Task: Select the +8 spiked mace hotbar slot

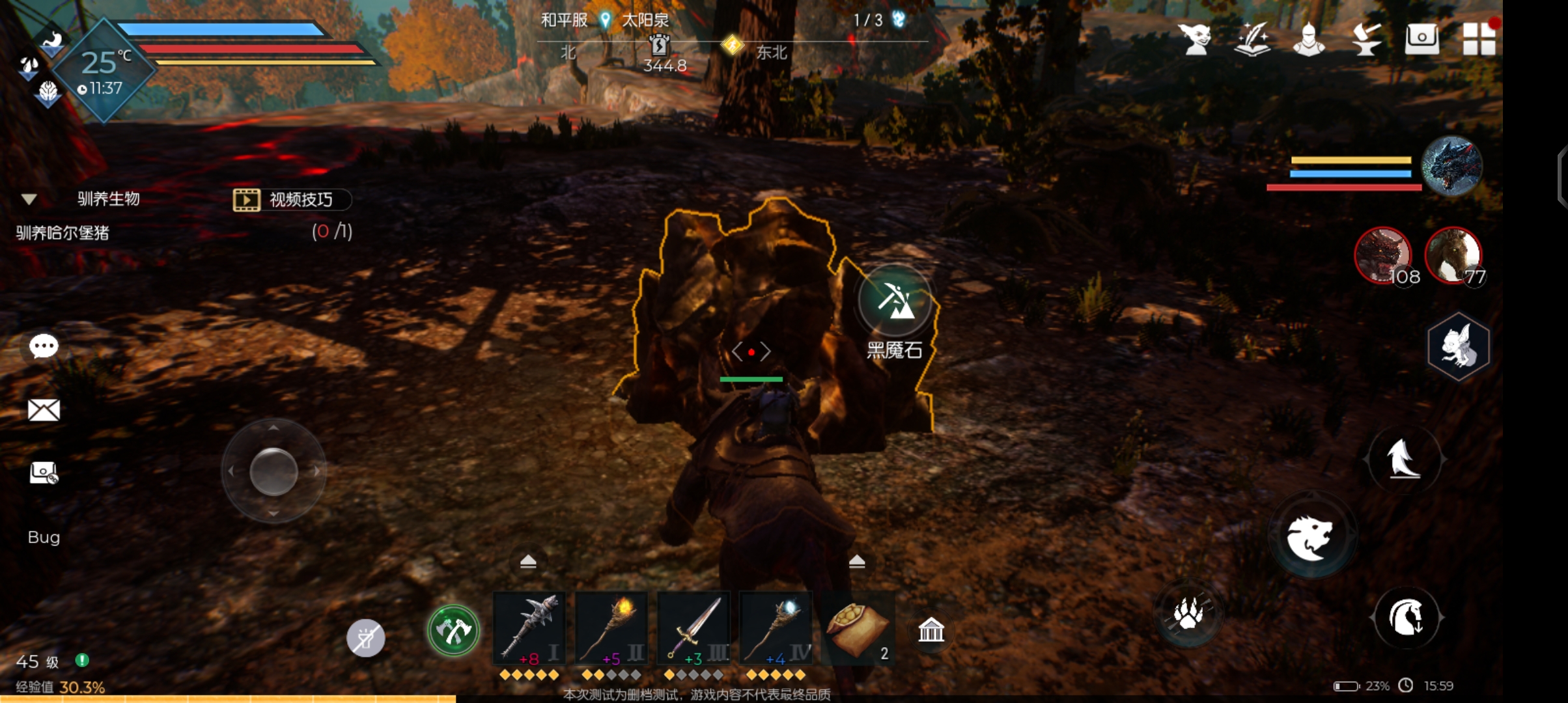Action: coord(529,628)
